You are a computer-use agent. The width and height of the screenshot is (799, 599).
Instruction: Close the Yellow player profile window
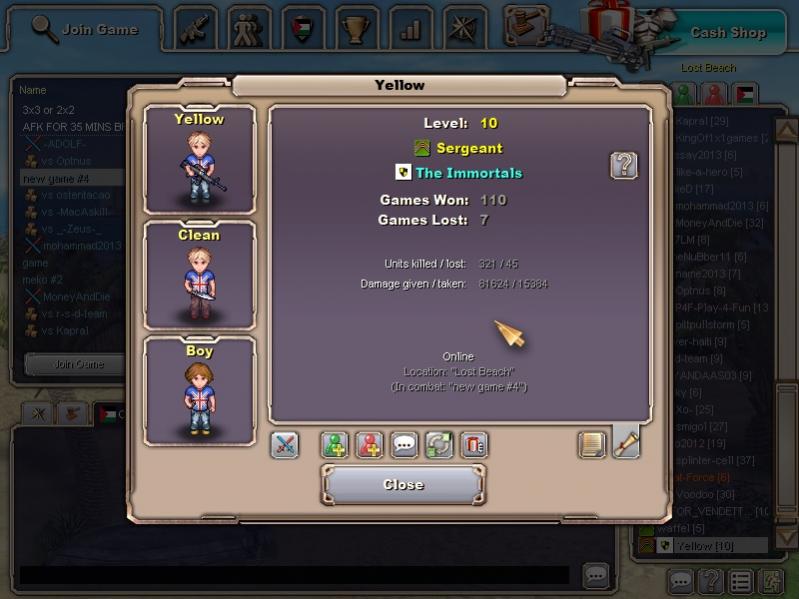(x=403, y=485)
